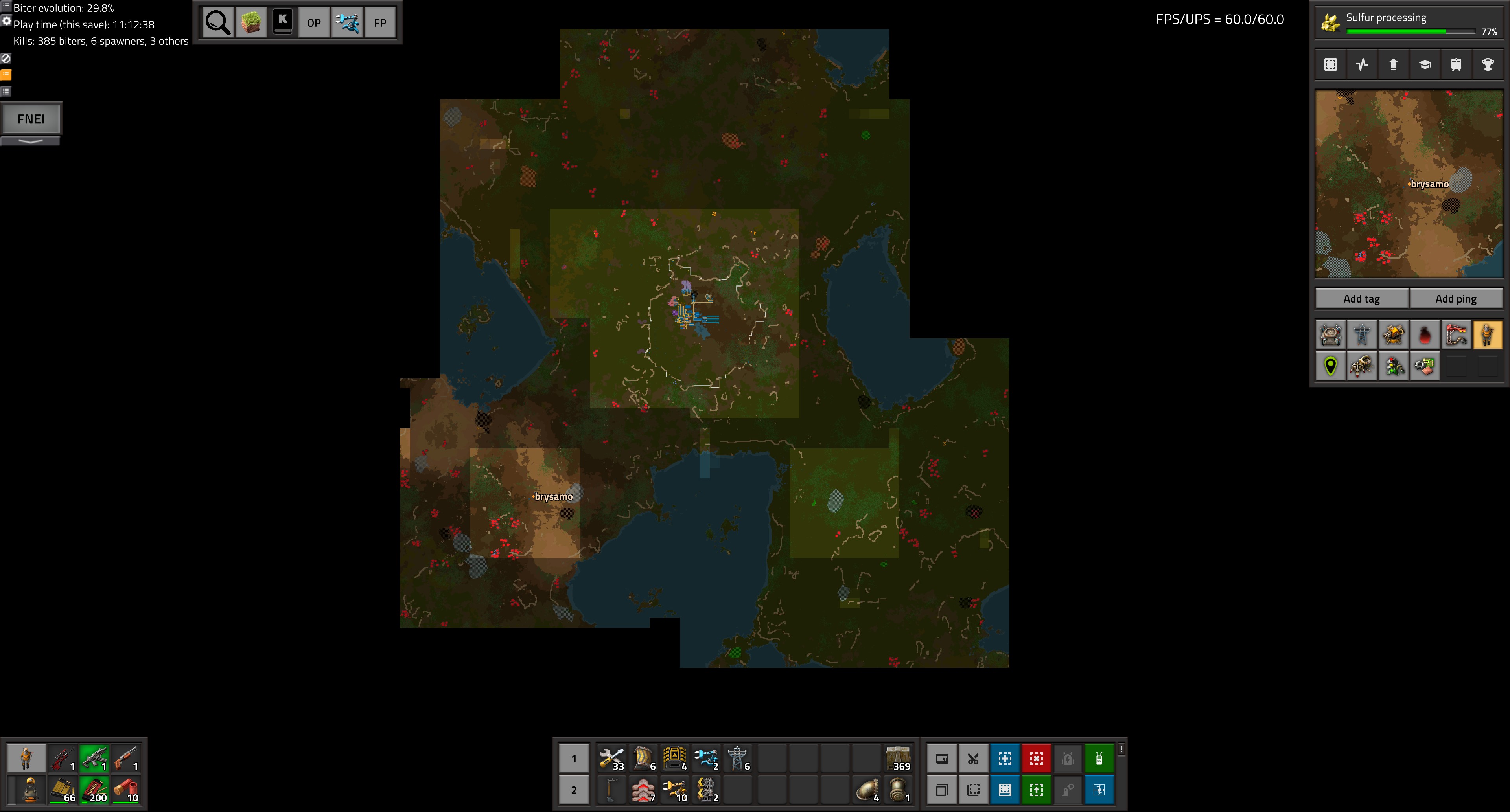Open the FP mod button
Image resolution: width=1510 pixels, height=812 pixels.
pos(380,23)
